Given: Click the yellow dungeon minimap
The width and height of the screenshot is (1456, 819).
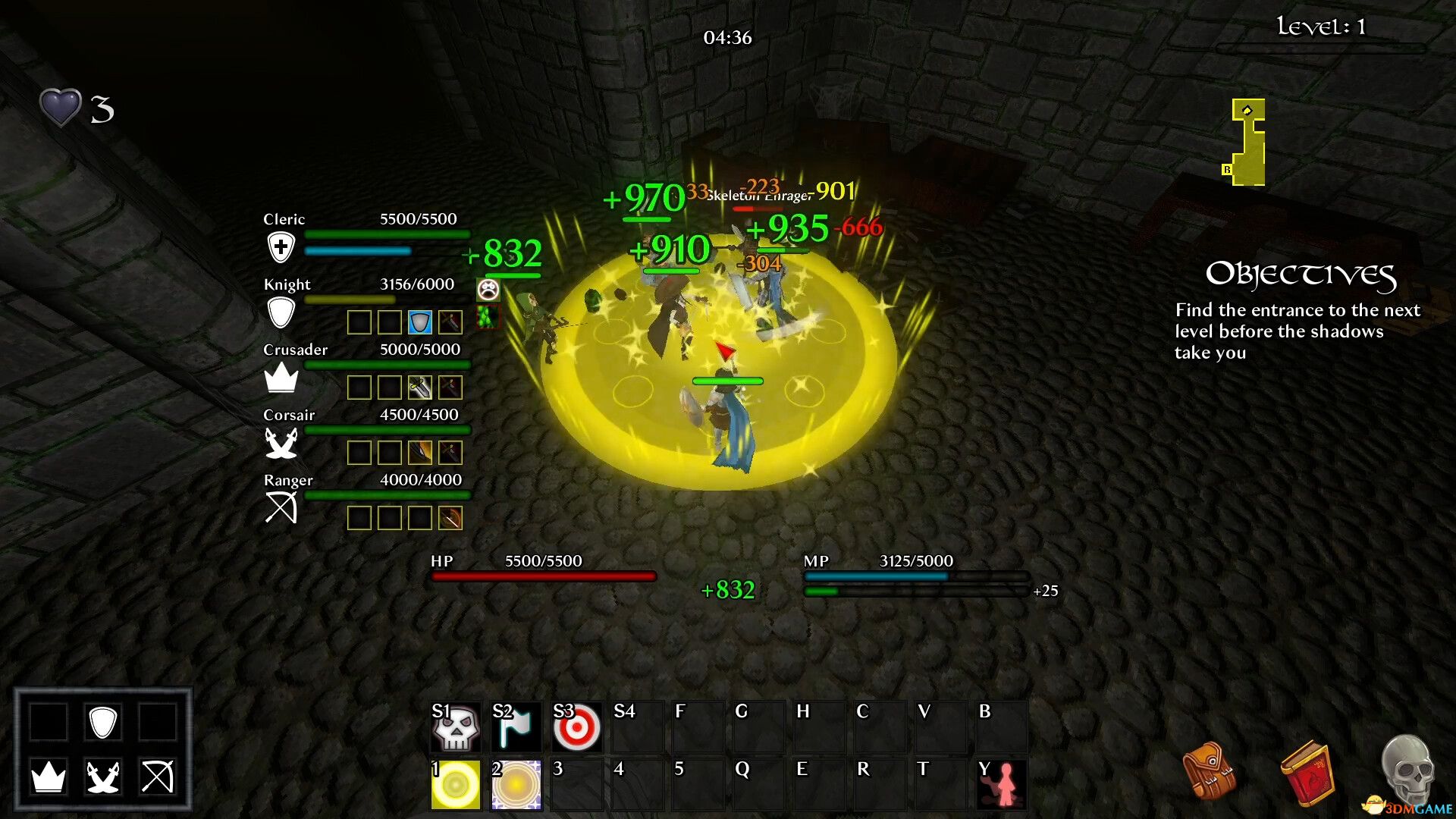Looking at the screenshot, I should [x=1247, y=143].
